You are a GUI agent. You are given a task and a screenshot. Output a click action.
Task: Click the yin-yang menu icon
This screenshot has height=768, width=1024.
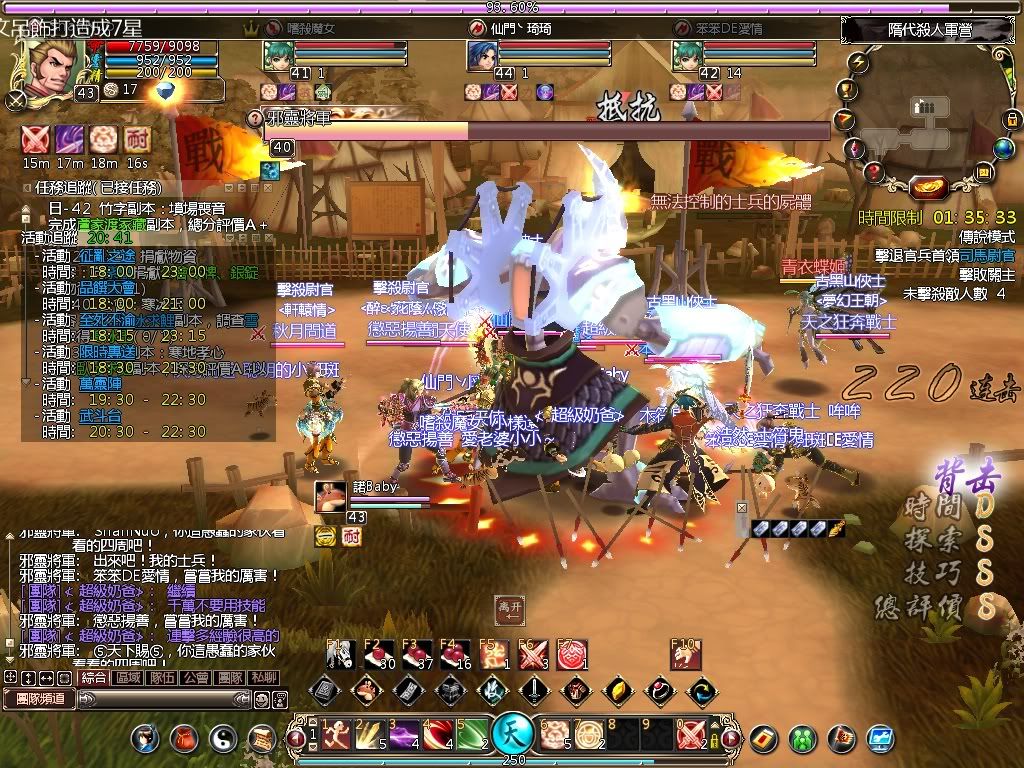coord(221,739)
